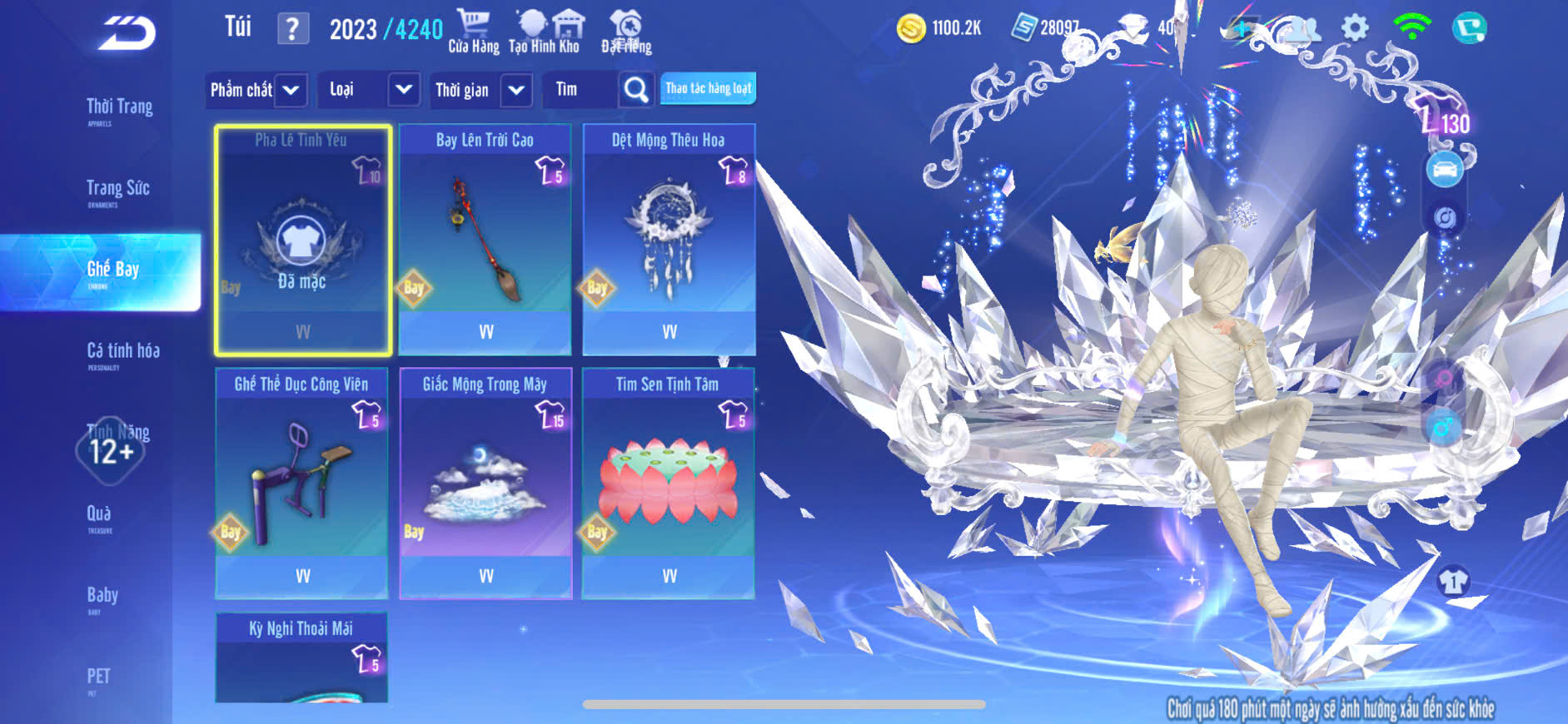Click the Thao tác hàng loạt button

coord(708,88)
